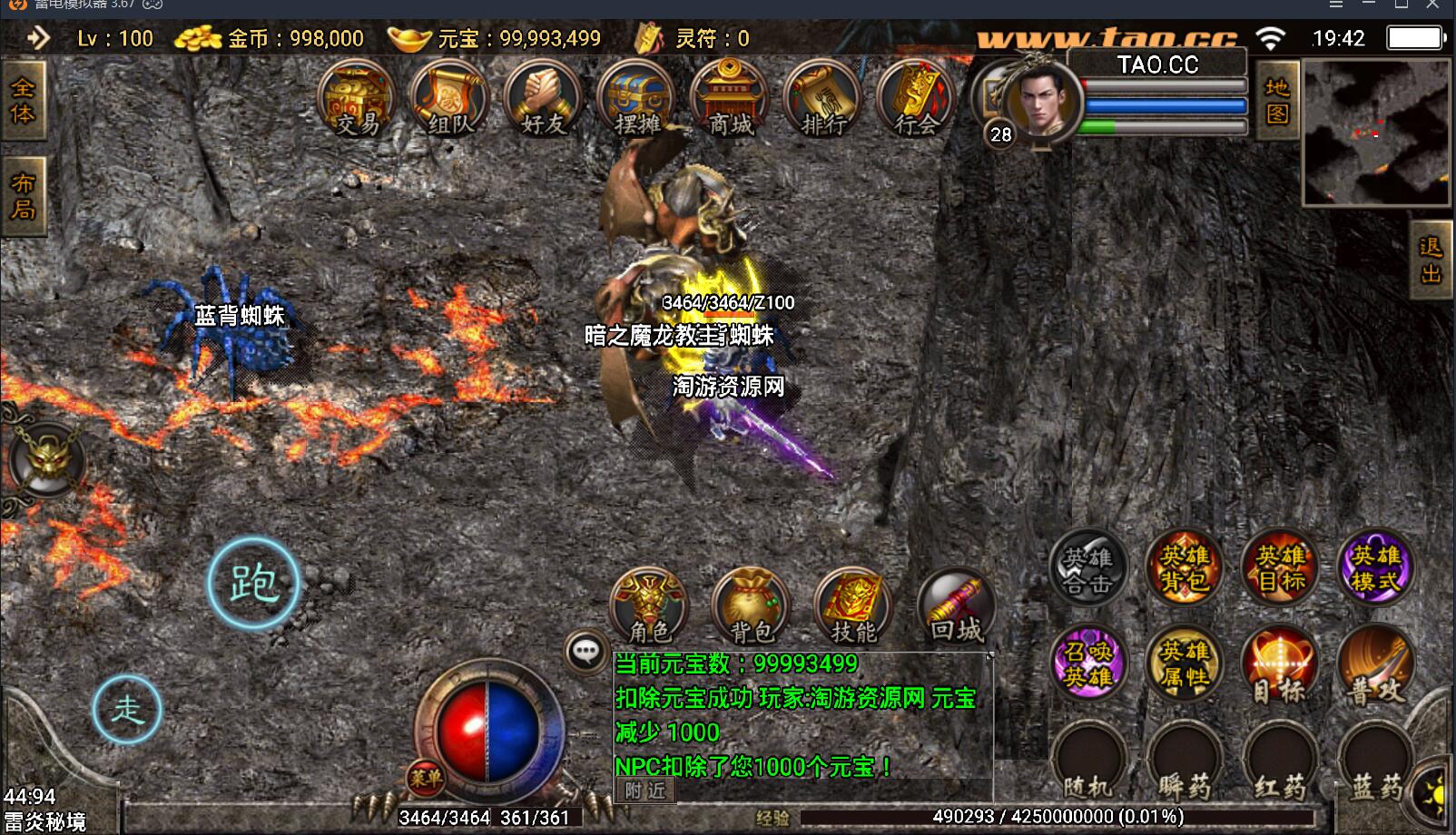Open the 背包 backpack
The height and width of the screenshot is (835, 1456).
pyautogui.click(x=752, y=606)
